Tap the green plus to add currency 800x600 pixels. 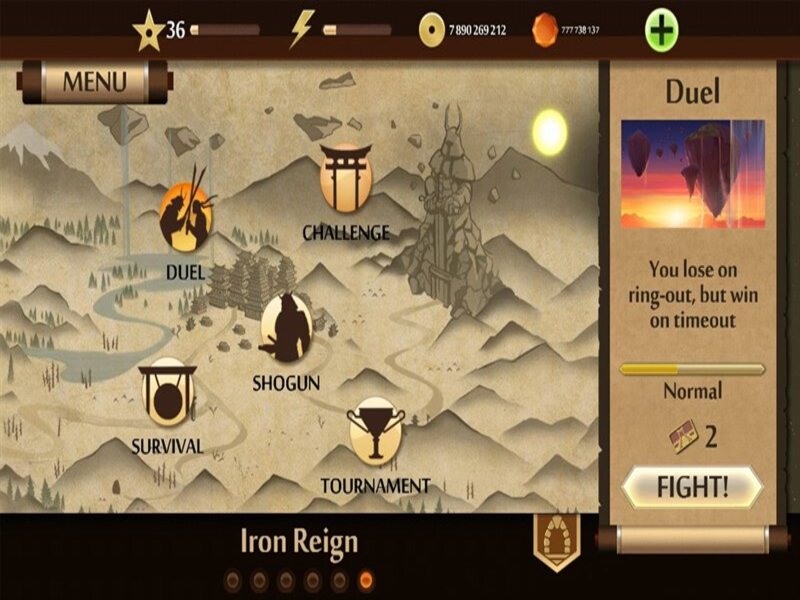(x=662, y=30)
